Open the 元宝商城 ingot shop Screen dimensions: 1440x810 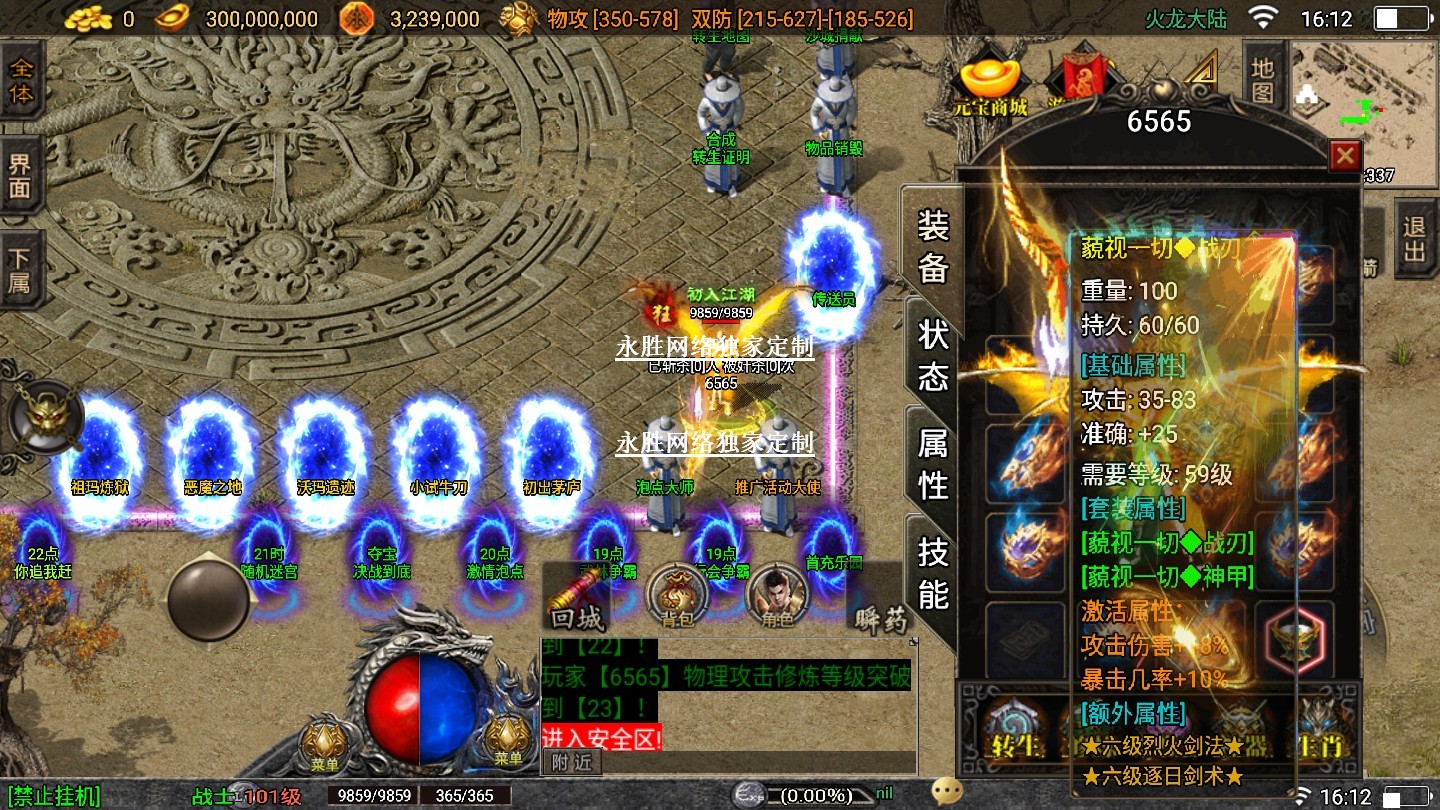tap(990, 85)
